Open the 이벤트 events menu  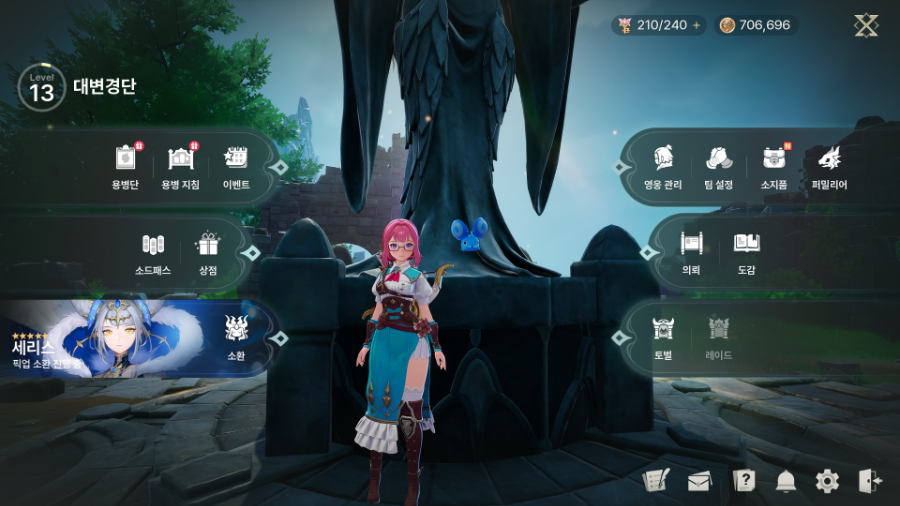pyautogui.click(x=236, y=166)
